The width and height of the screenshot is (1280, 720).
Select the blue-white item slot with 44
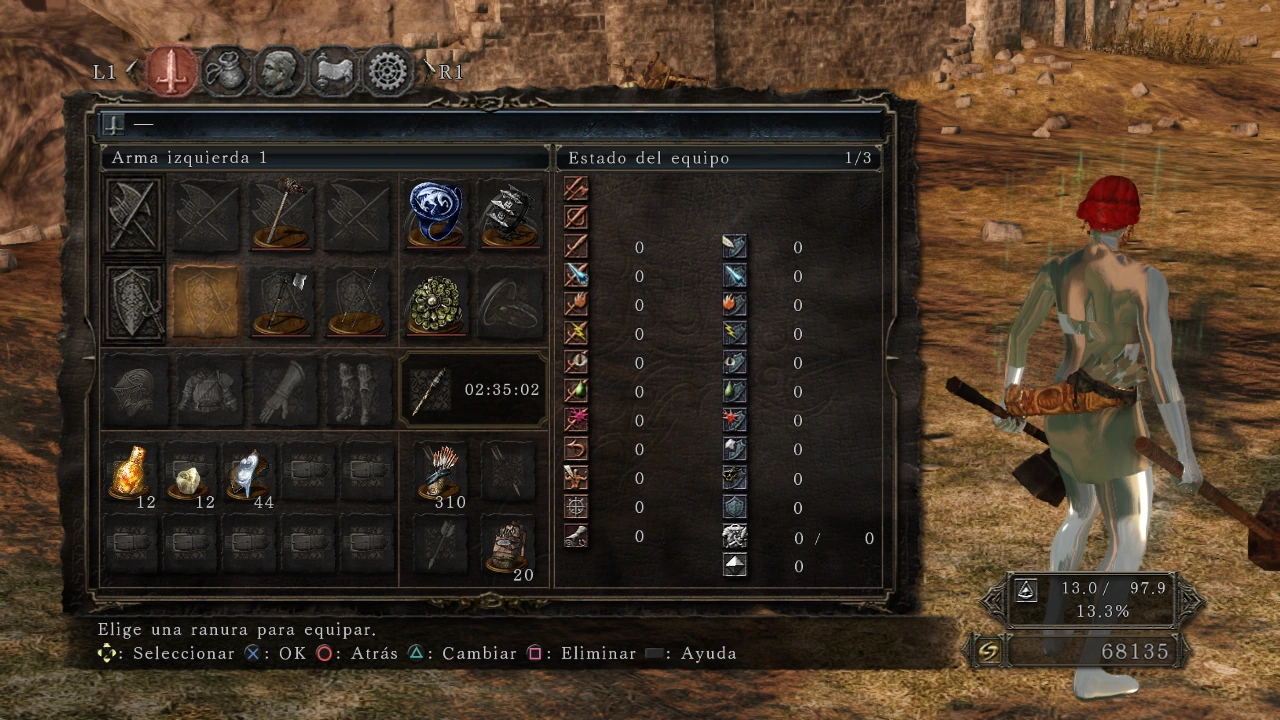[248, 471]
